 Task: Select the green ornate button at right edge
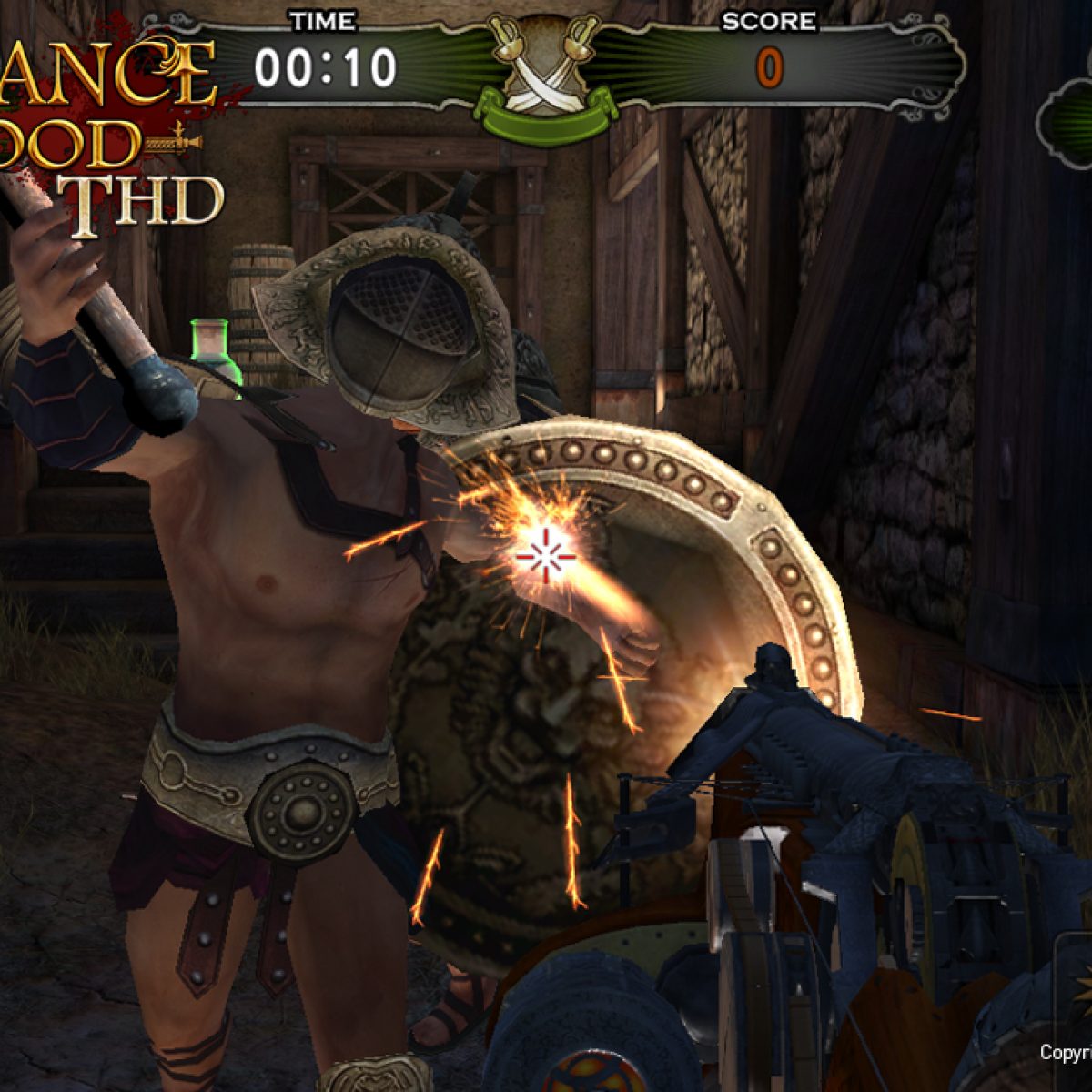click(1067, 123)
